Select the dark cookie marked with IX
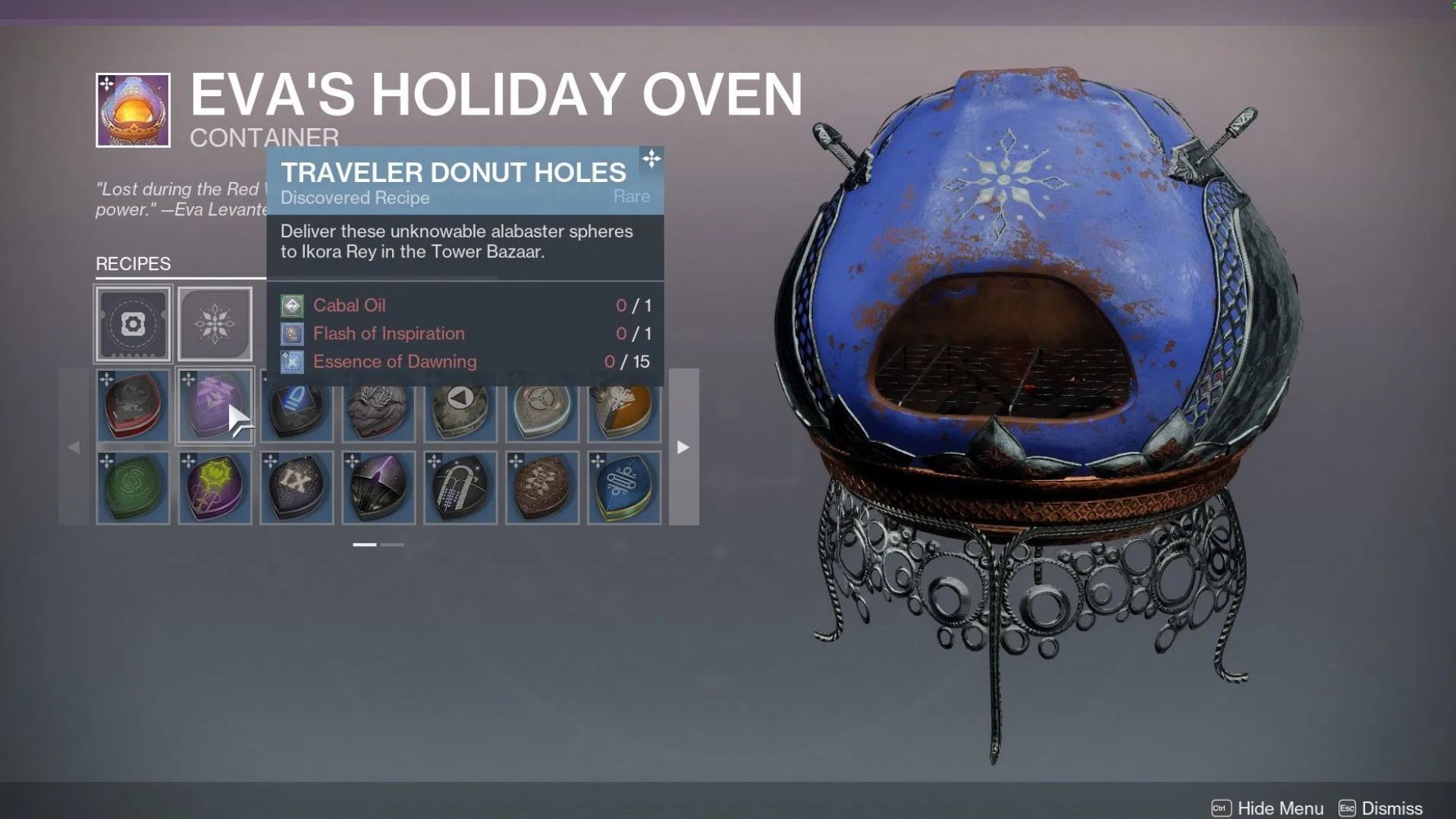This screenshot has width=1456, height=819. (297, 488)
